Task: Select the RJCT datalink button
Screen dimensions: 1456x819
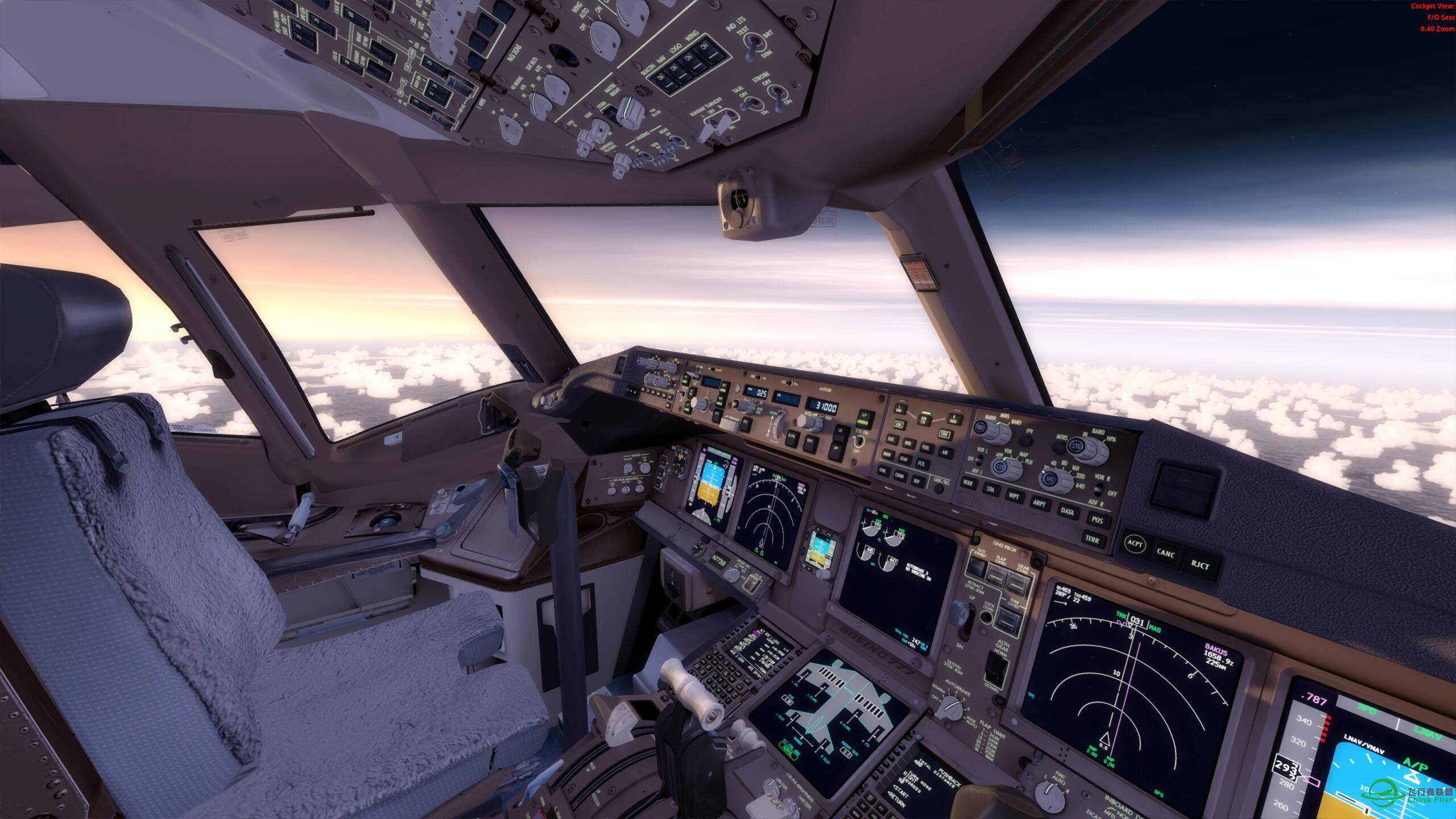Action: (x=1200, y=564)
